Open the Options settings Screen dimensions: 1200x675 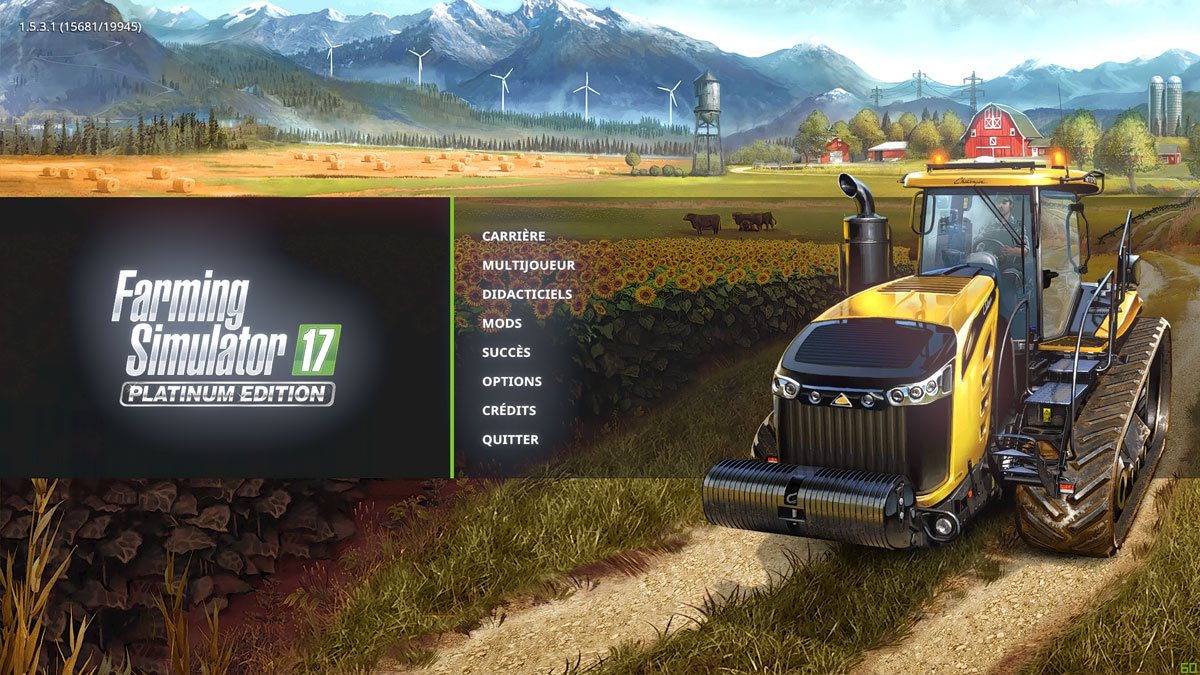512,381
